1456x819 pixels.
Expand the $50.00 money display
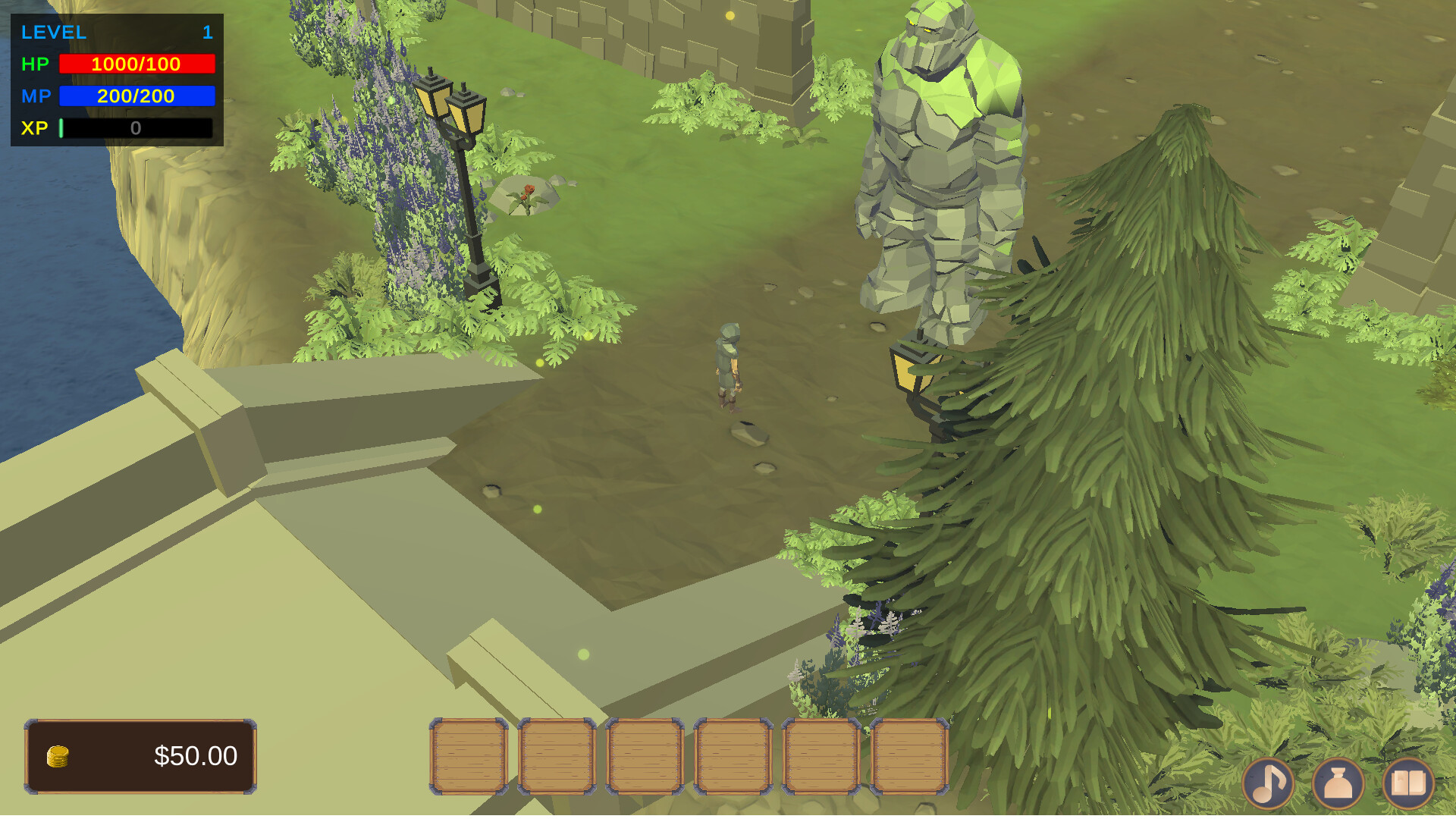143,756
